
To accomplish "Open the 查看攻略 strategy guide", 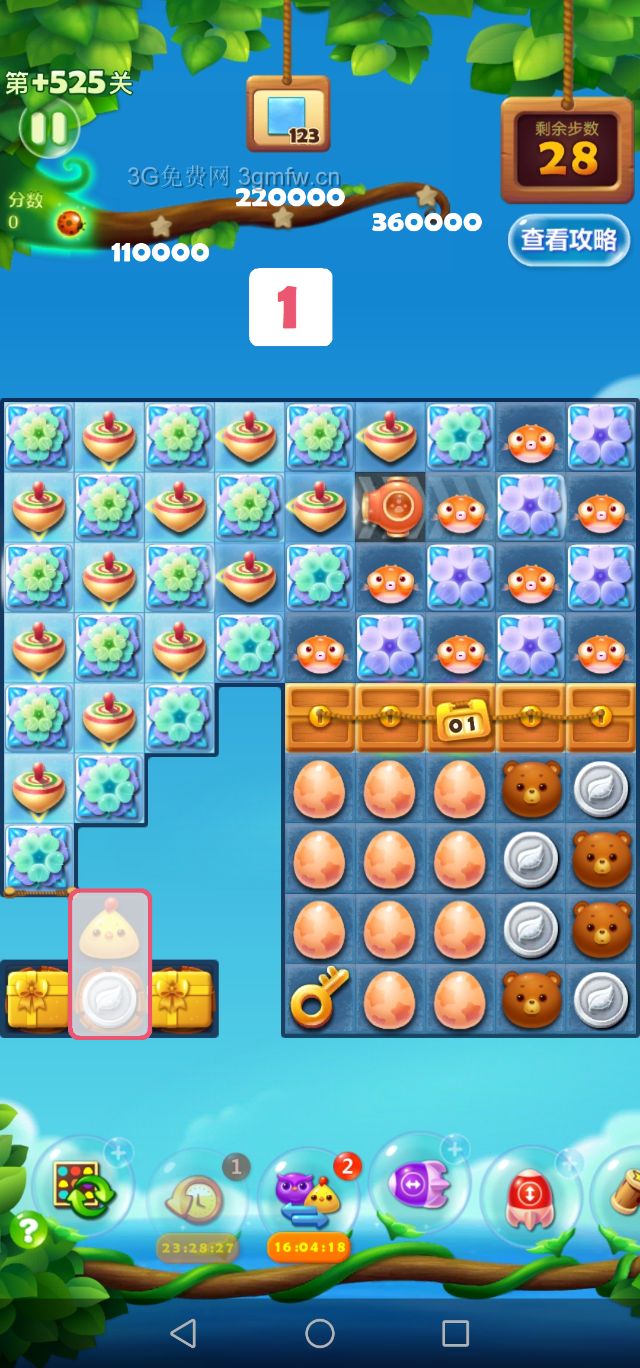I will point(569,240).
